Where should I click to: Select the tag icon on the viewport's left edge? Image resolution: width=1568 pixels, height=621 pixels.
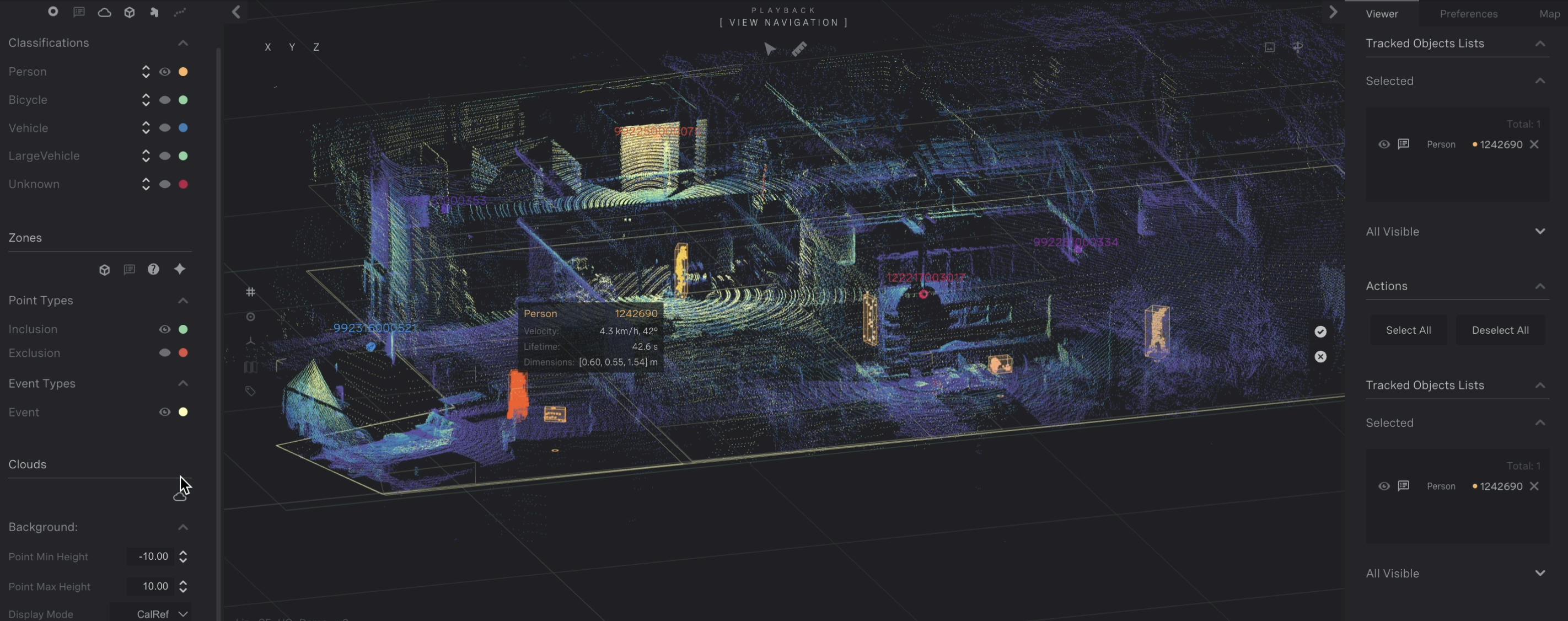251,392
